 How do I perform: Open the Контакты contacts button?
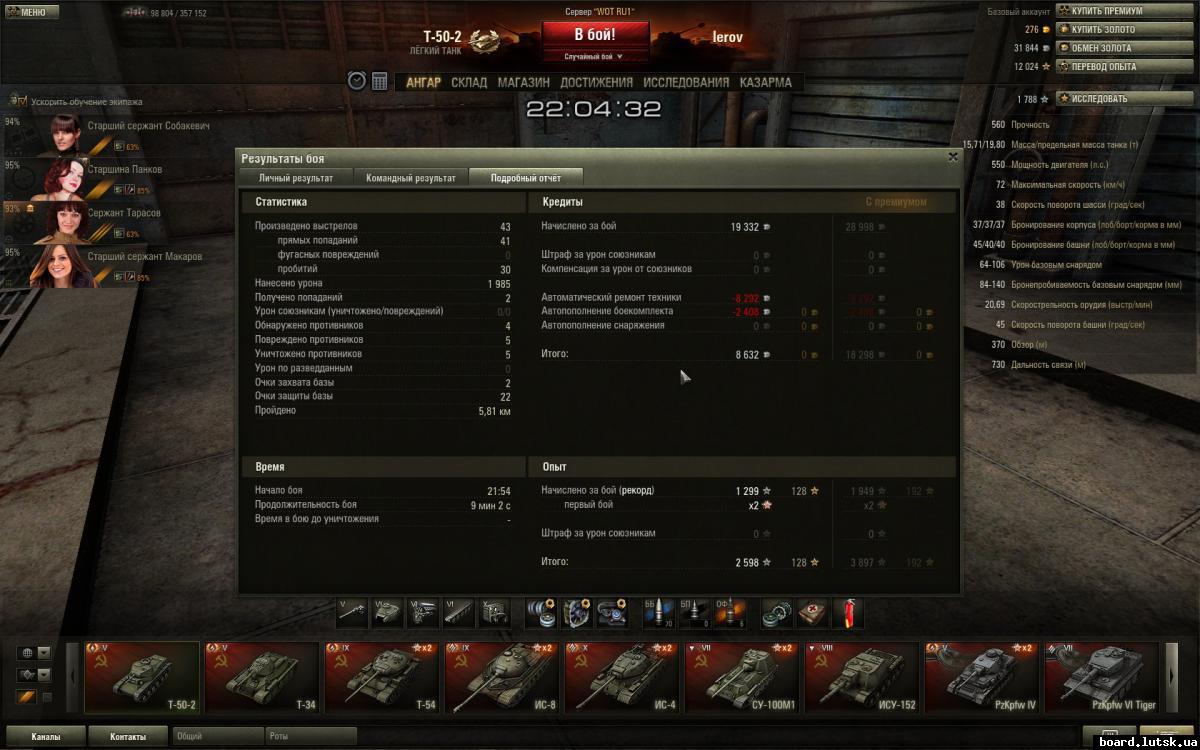click(127, 737)
